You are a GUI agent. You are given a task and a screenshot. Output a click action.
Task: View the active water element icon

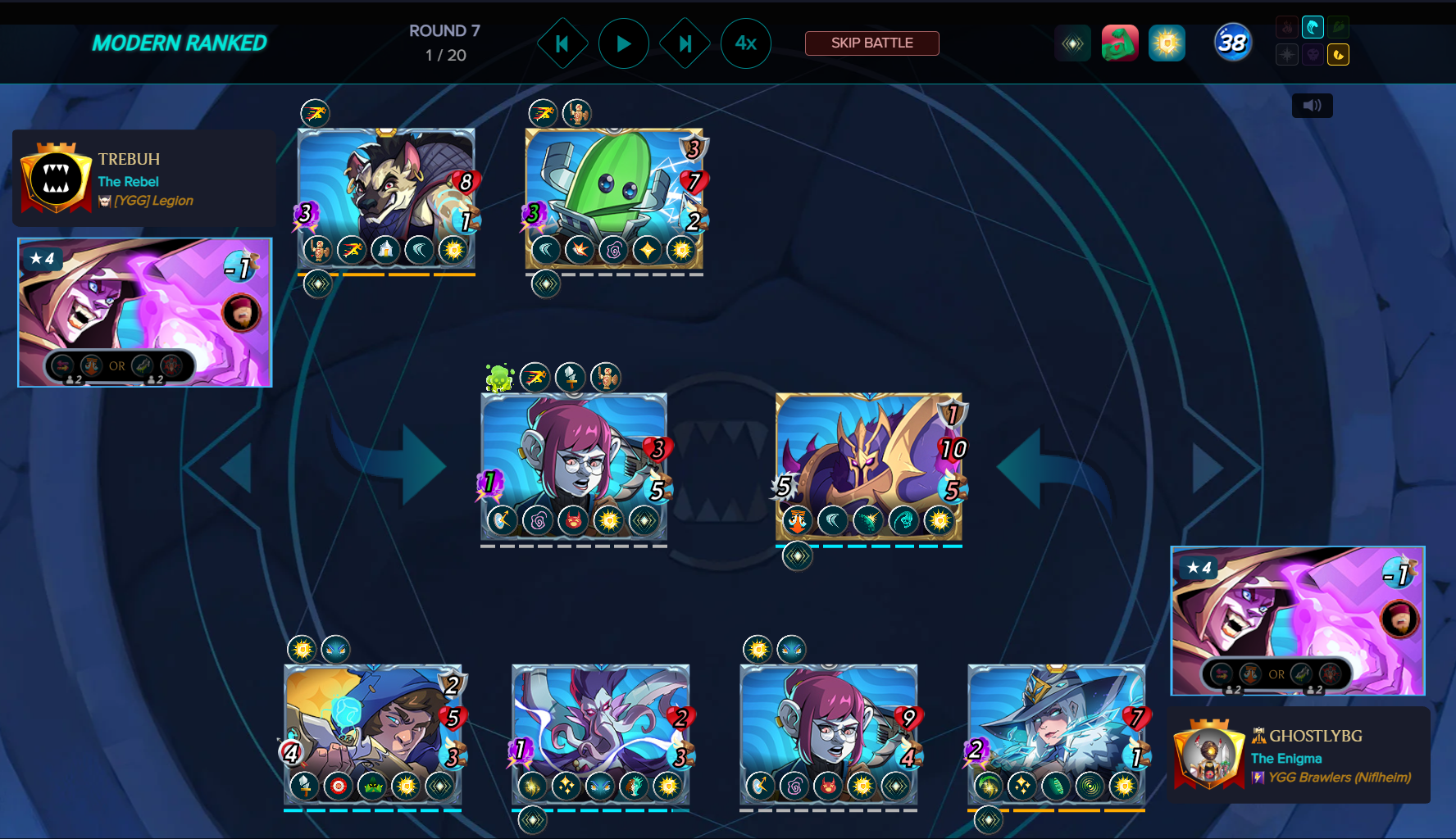click(1313, 28)
